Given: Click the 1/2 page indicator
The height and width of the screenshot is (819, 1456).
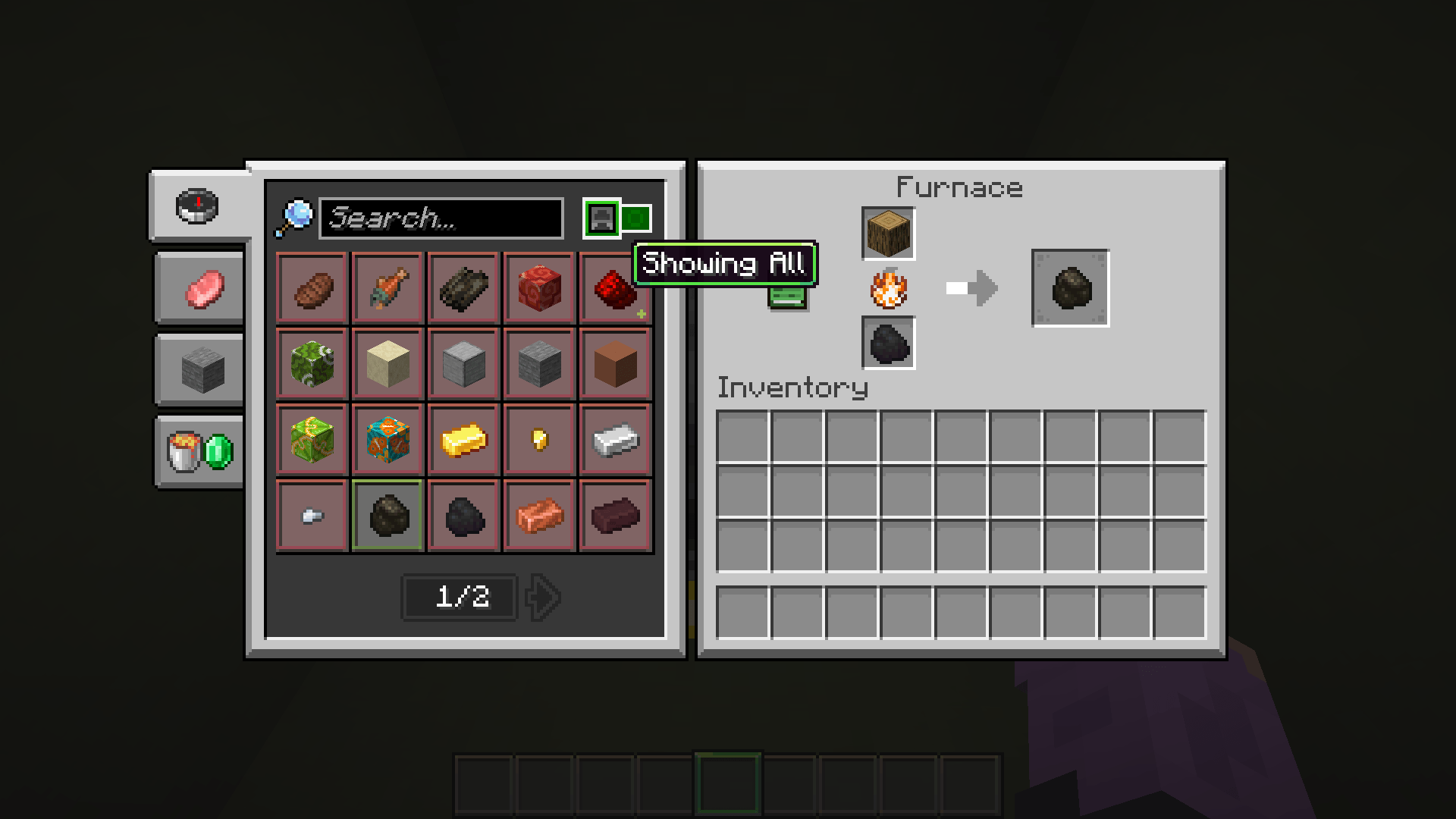Looking at the screenshot, I should [x=458, y=598].
